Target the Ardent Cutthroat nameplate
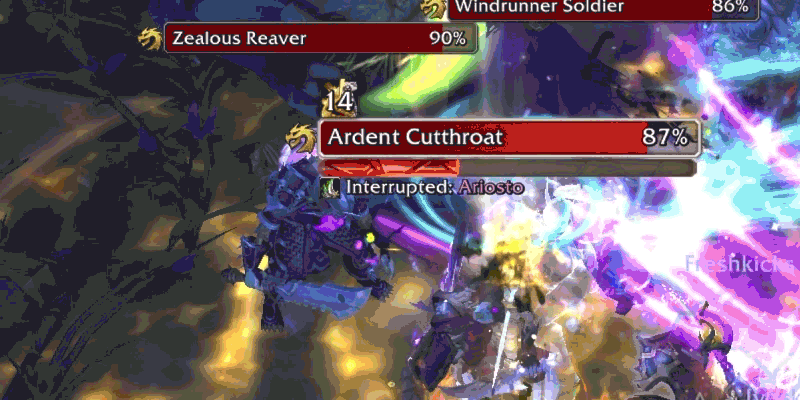Viewport: 800px width, 400px height. click(x=507, y=137)
